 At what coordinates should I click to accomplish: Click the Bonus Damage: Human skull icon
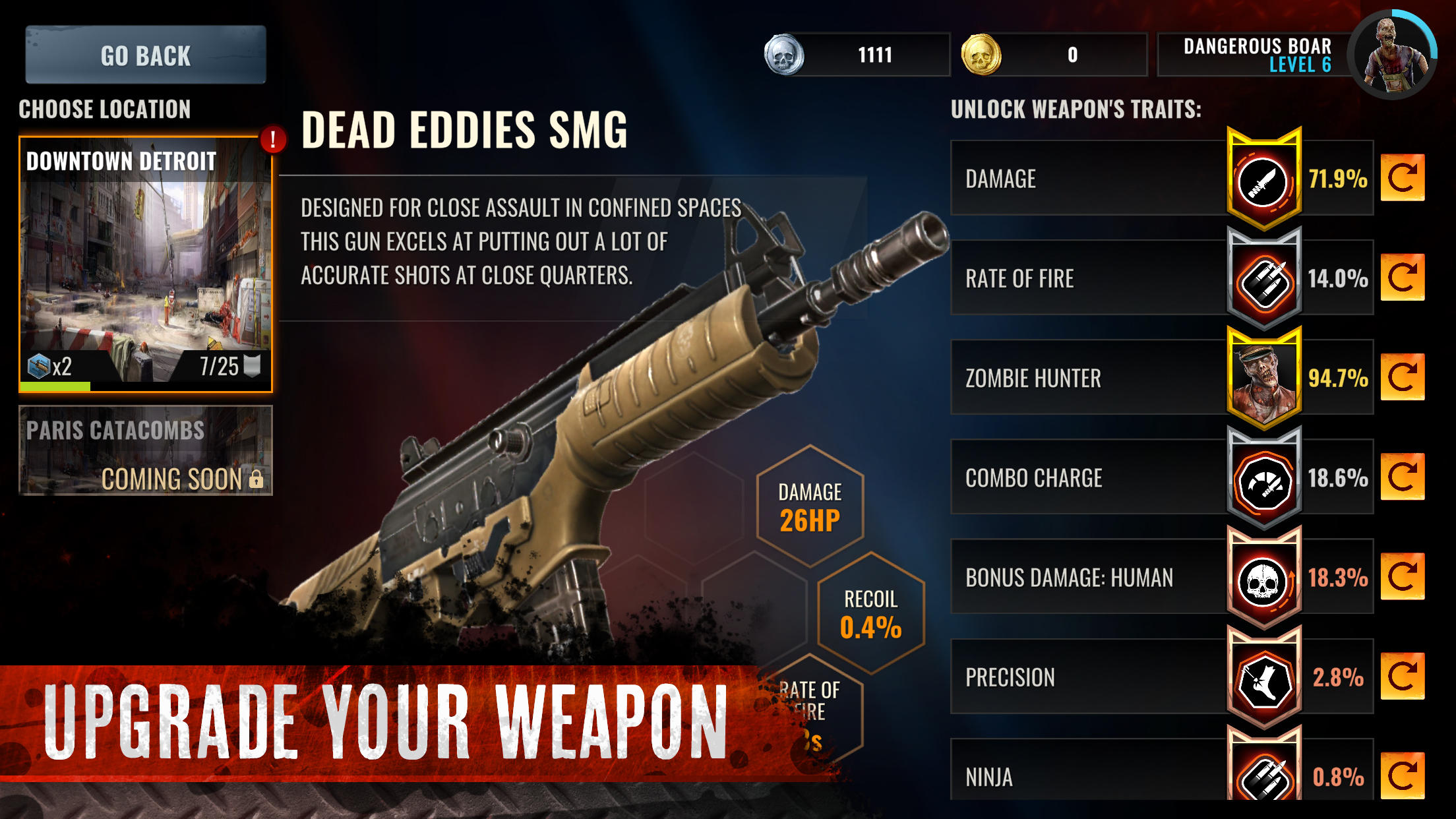click(x=1265, y=578)
